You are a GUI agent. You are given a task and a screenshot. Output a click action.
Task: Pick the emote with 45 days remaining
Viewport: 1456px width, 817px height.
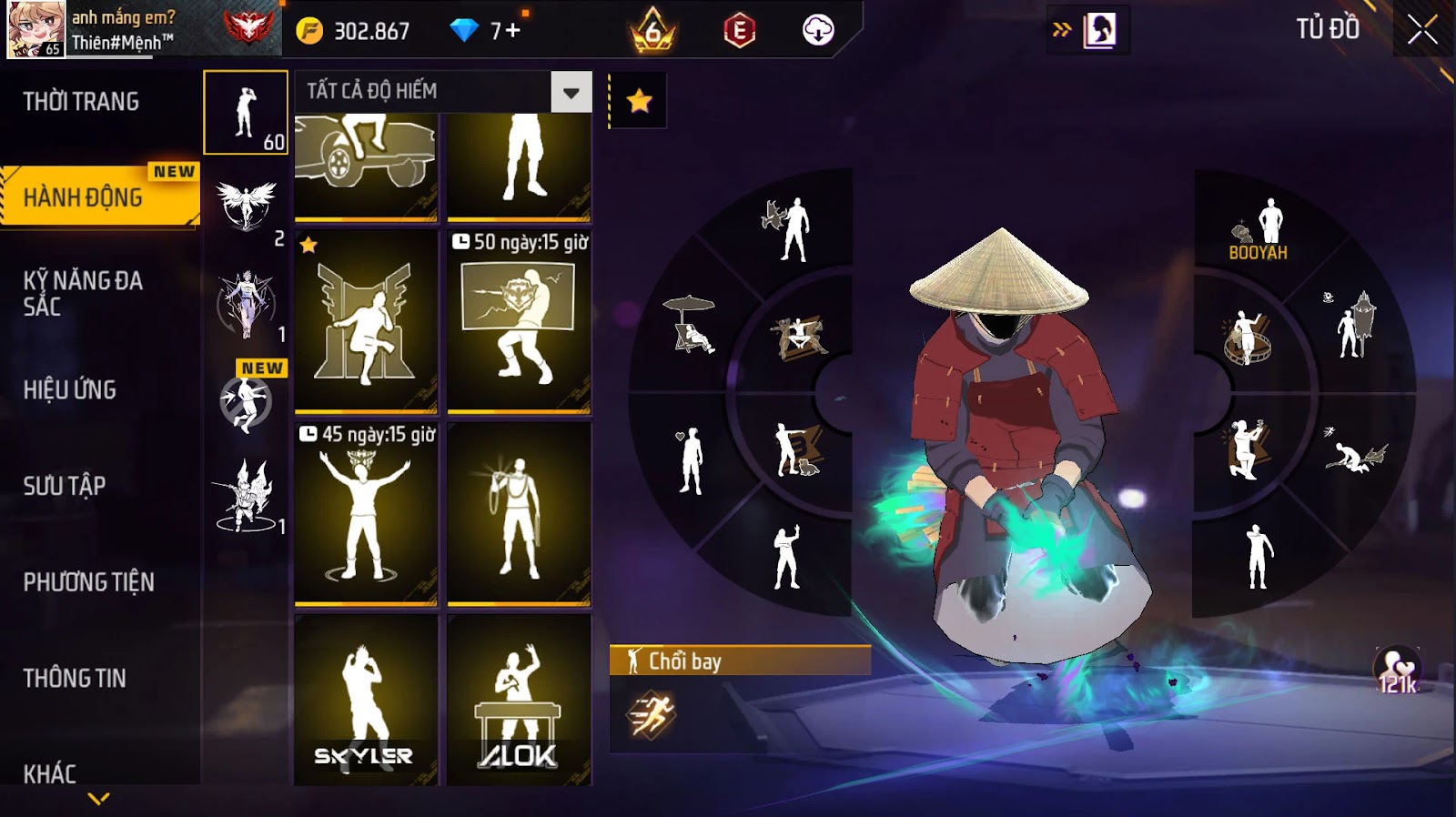[x=366, y=513]
